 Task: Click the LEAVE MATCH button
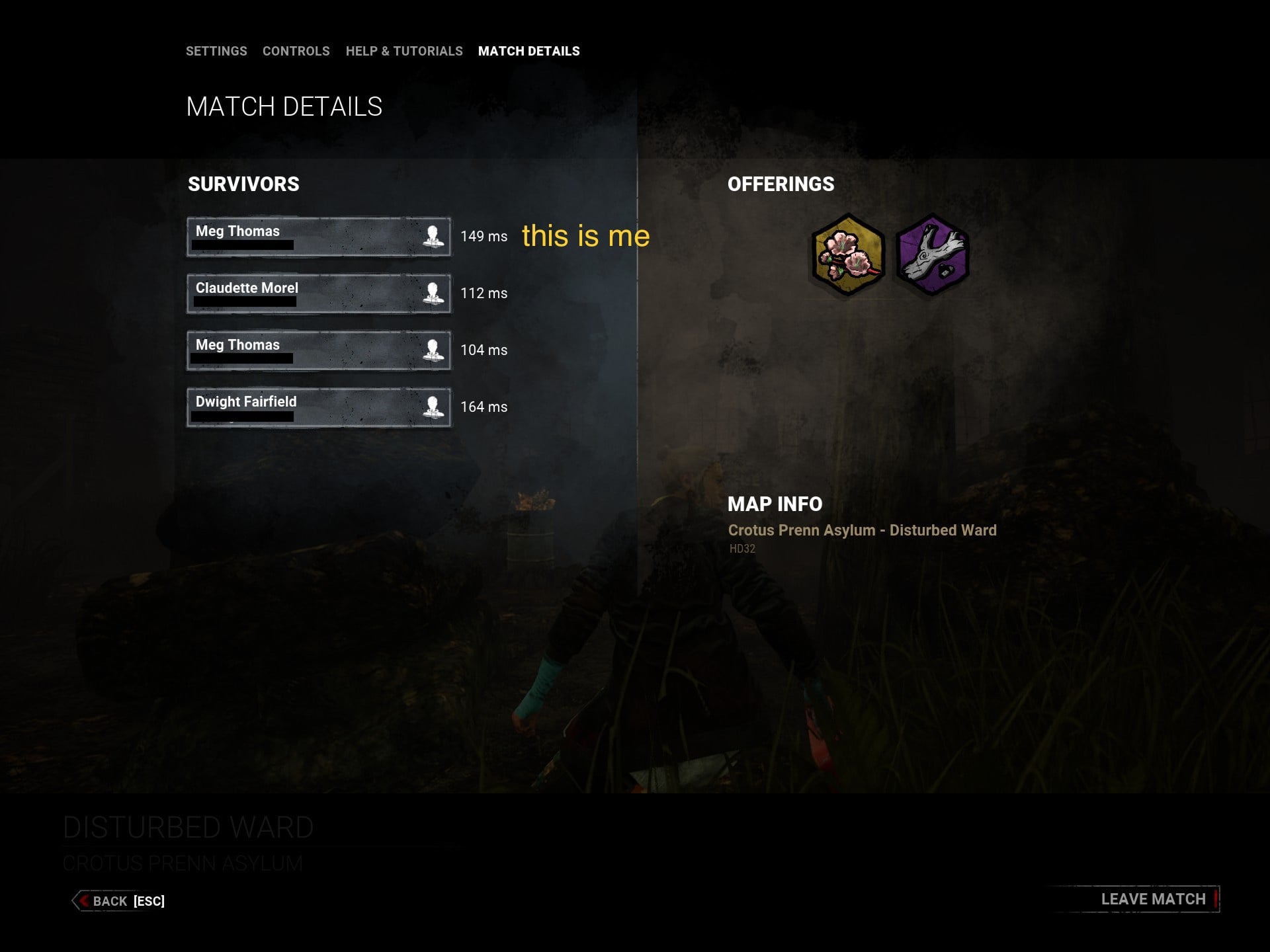click(x=1153, y=899)
